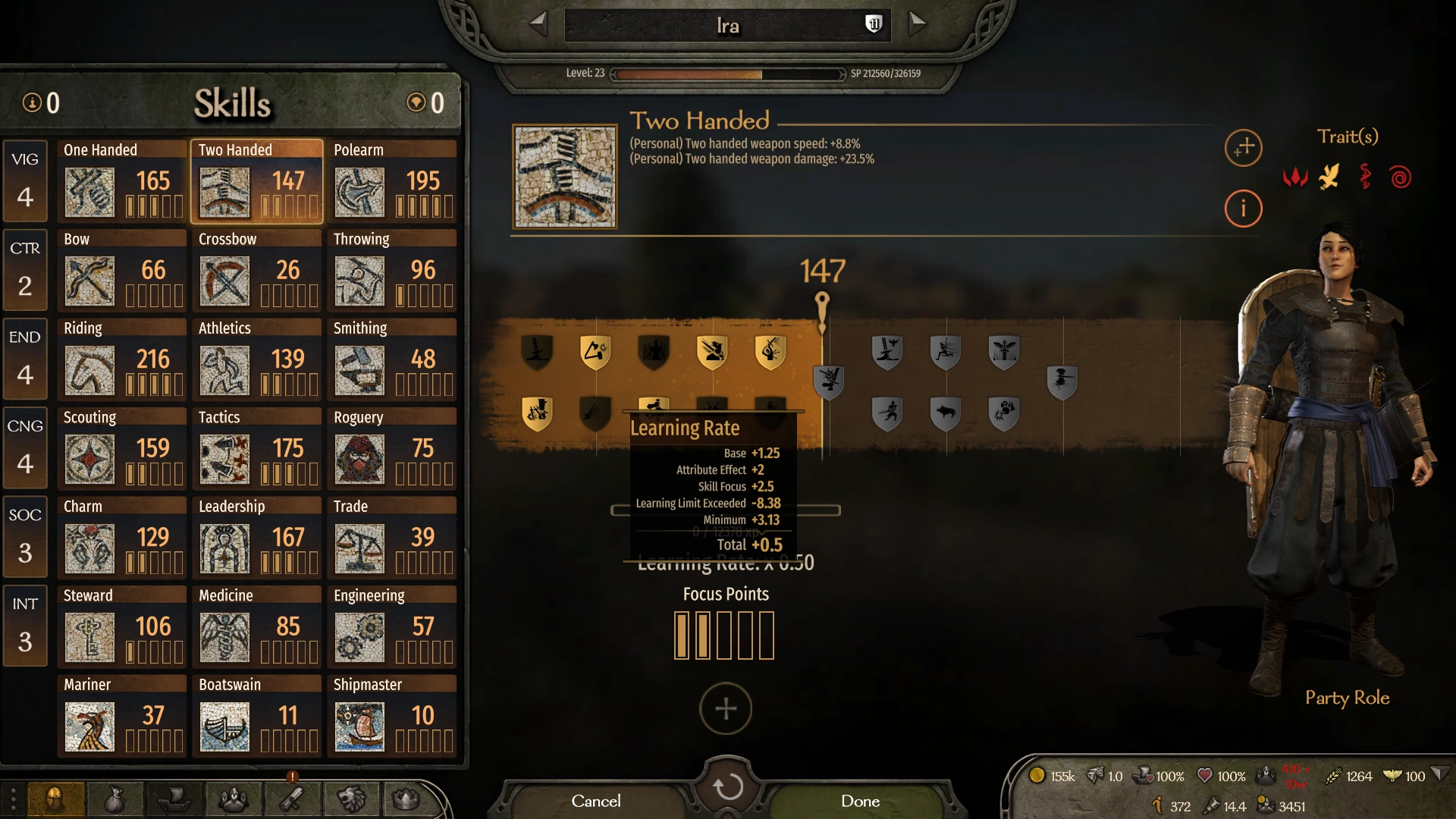
Task: Open the Inventory bag icon
Action: pyautogui.click(x=115, y=799)
